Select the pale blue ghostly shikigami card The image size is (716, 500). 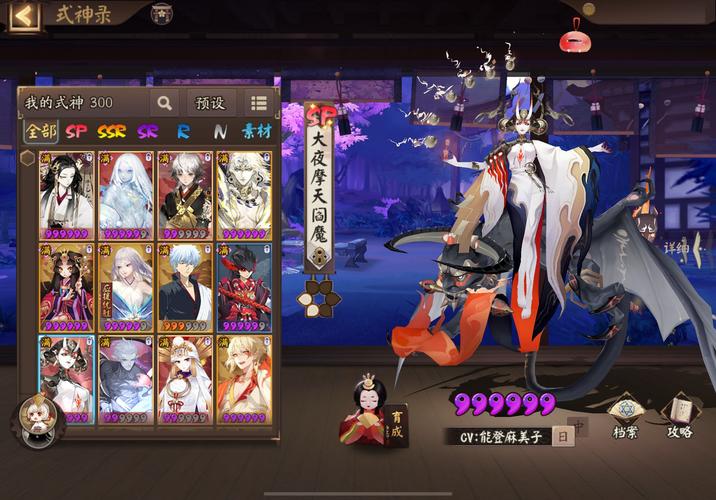click(126, 195)
